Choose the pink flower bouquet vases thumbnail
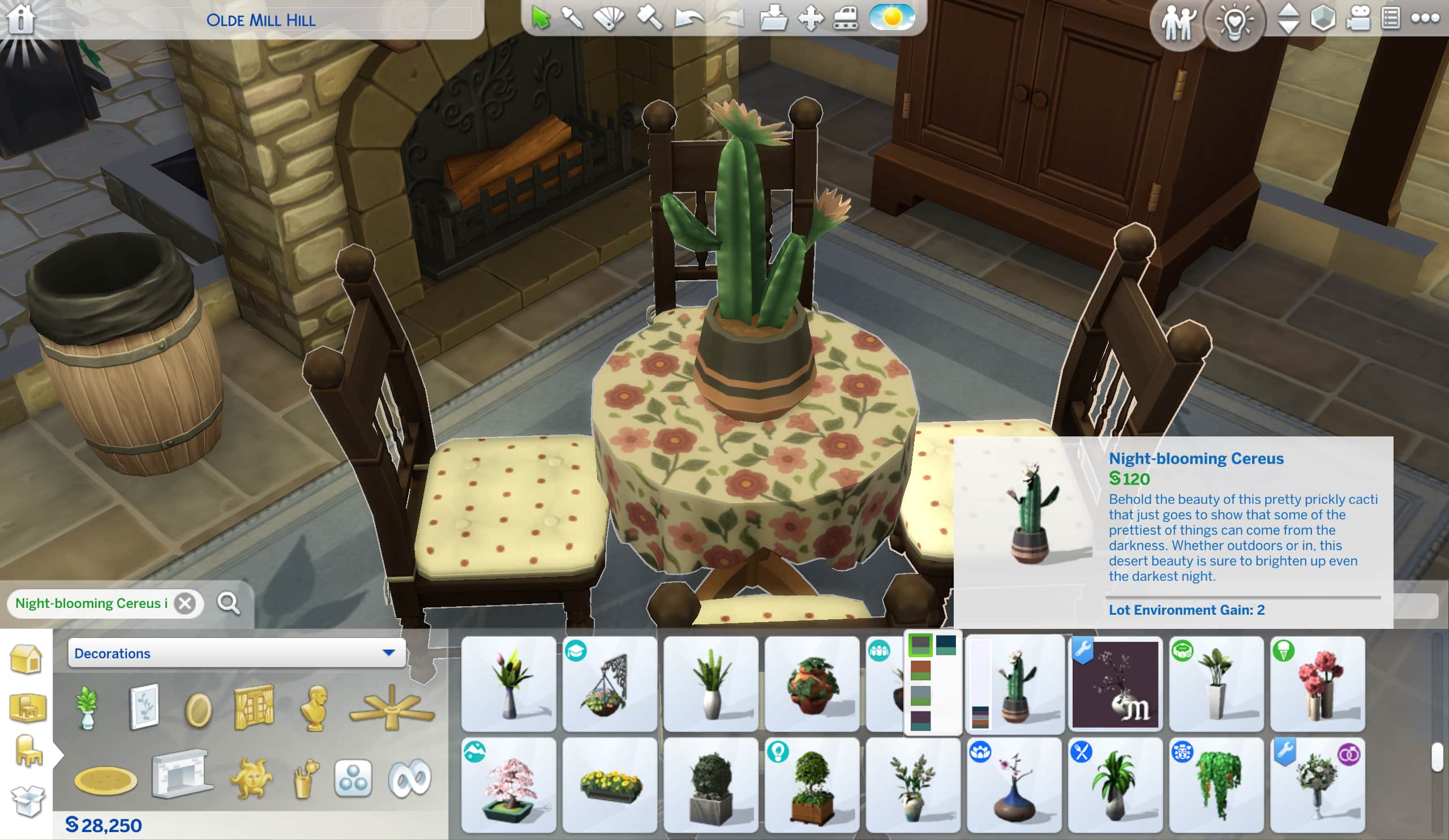The height and width of the screenshot is (840, 1449). (x=1317, y=684)
